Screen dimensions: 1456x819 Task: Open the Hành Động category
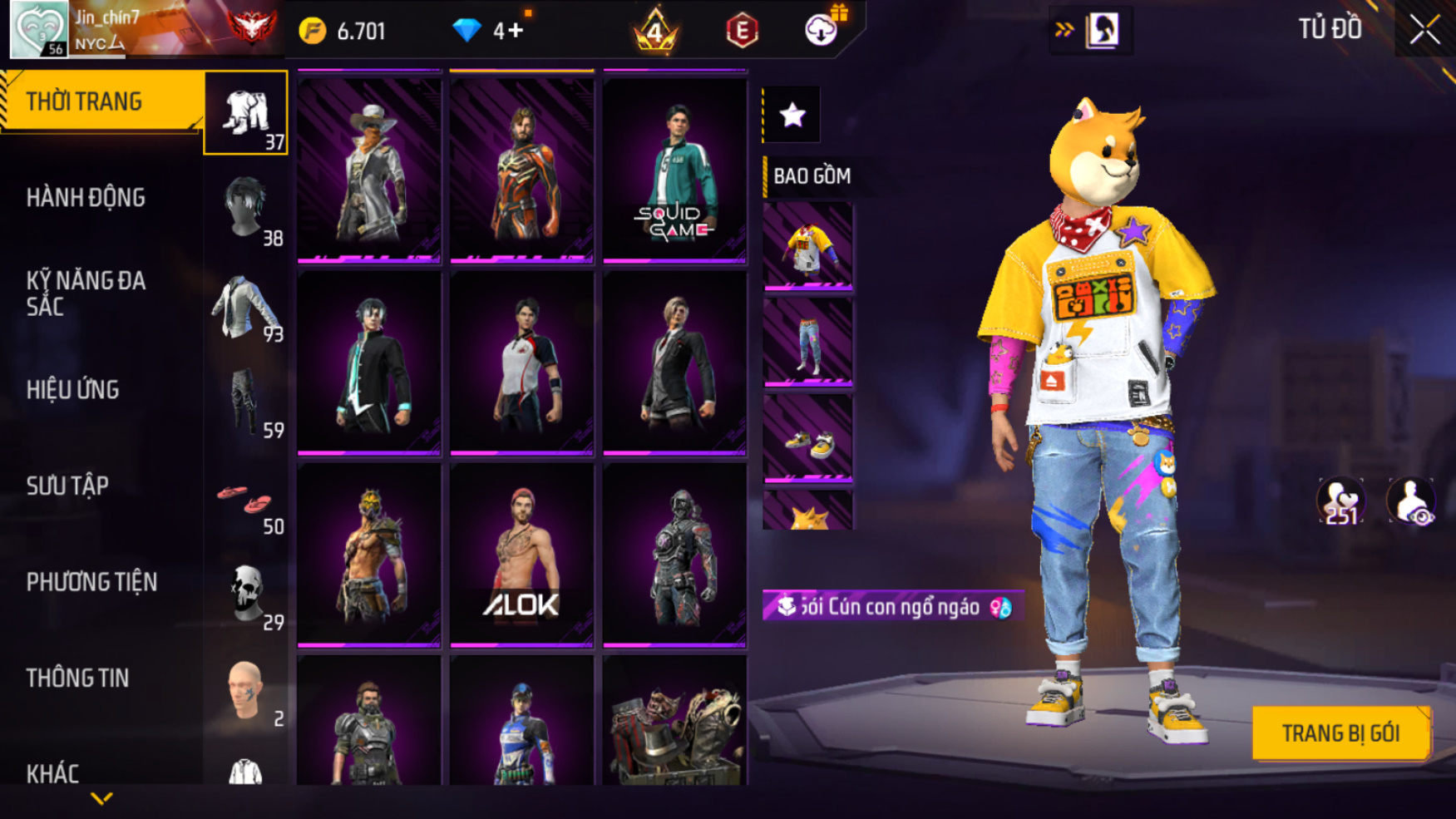coord(86,198)
